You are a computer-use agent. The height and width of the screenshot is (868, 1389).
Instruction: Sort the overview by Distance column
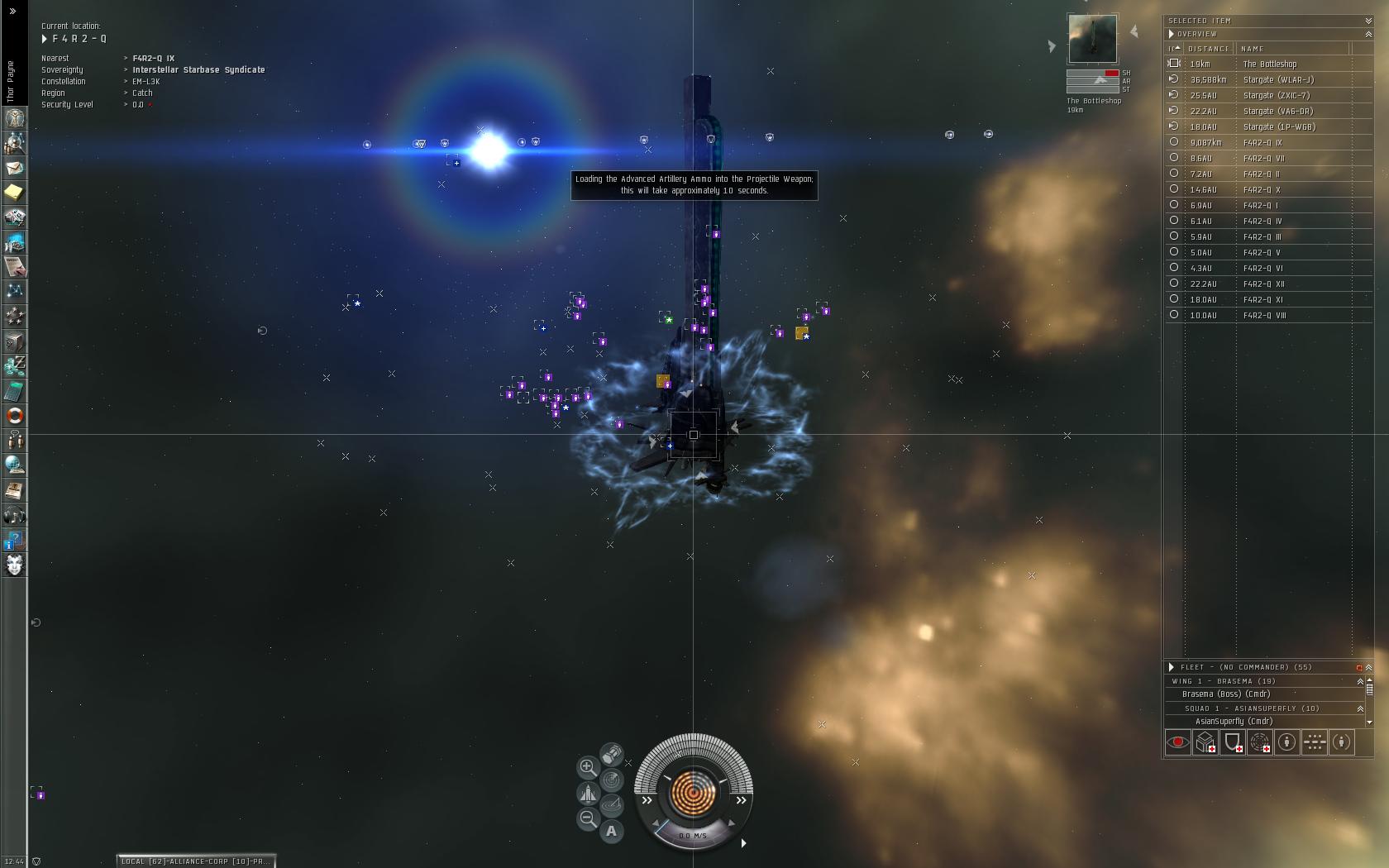point(1208,49)
